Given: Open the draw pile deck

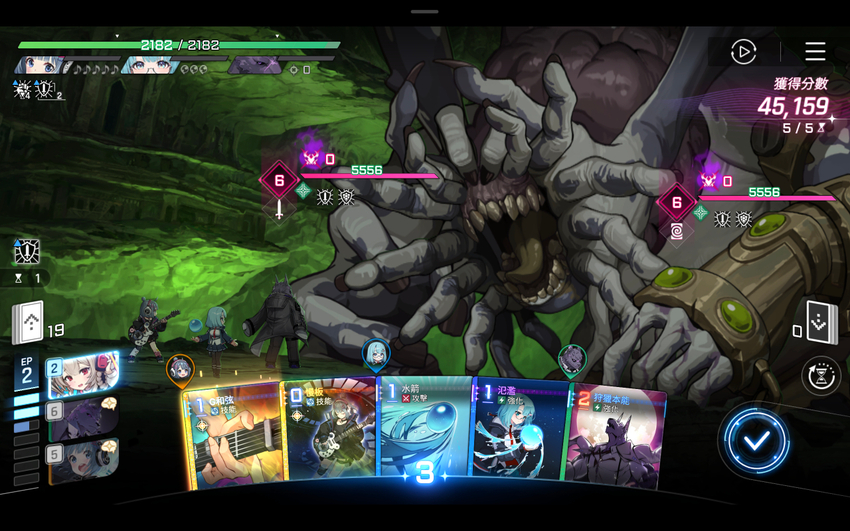Looking at the screenshot, I should 28,322.
